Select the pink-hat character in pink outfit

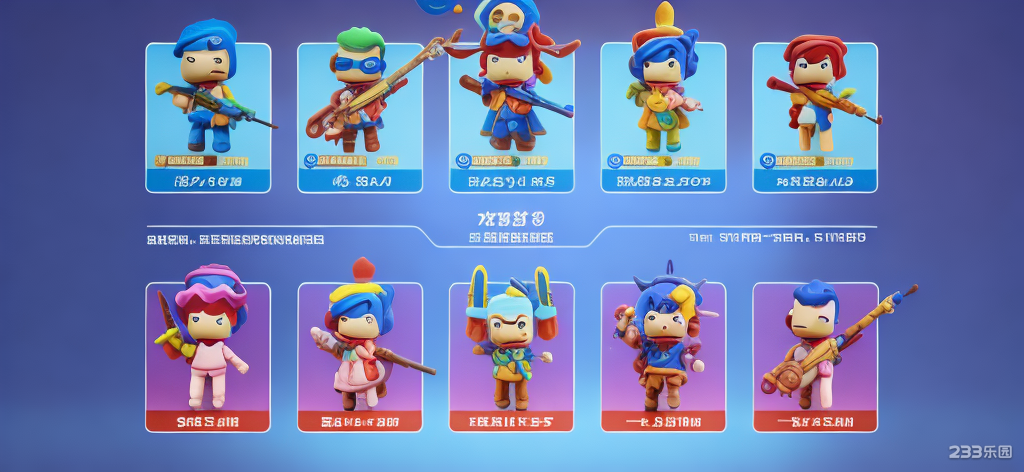click(208, 357)
